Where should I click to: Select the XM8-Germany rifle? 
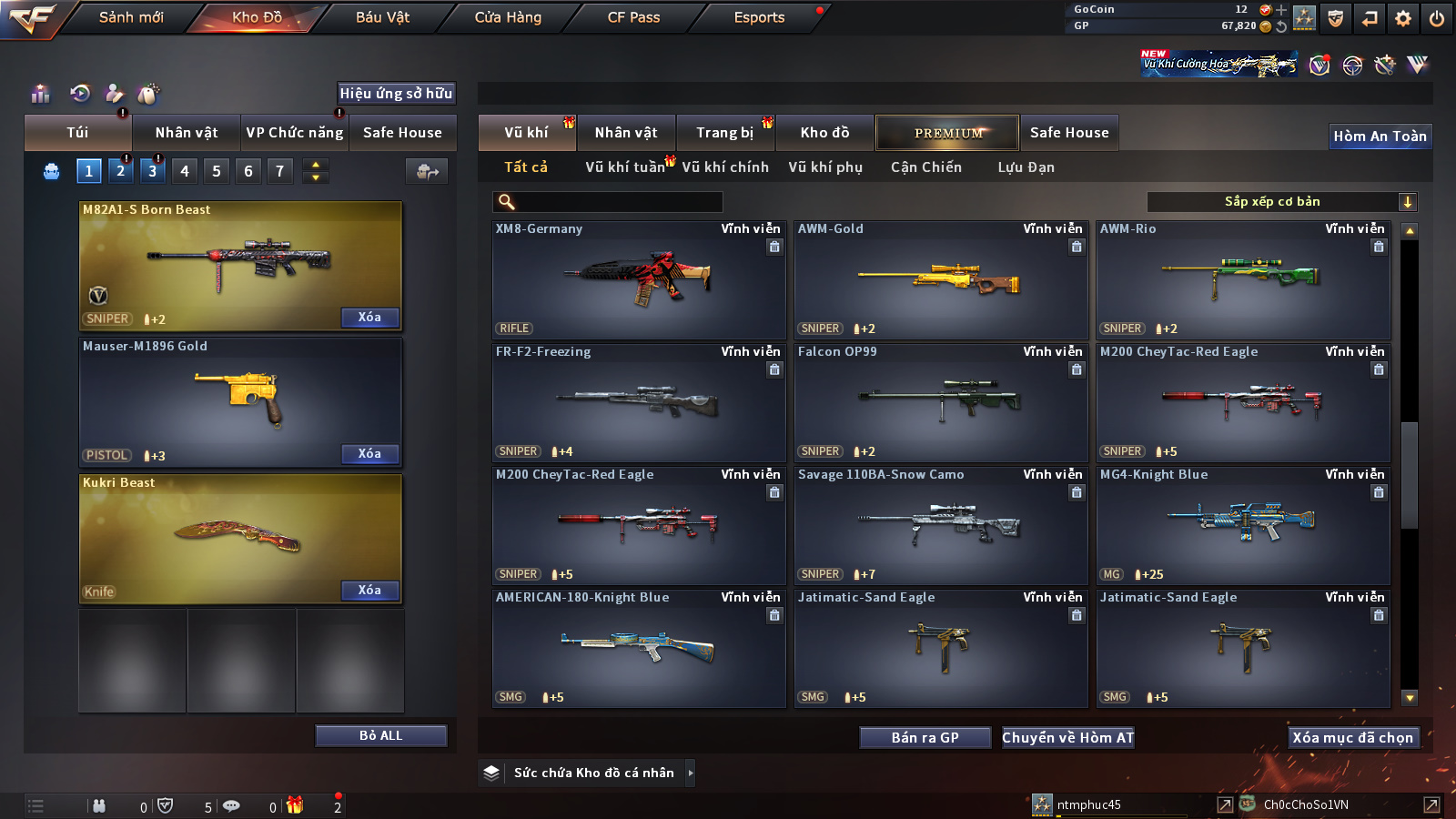tap(639, 280)
